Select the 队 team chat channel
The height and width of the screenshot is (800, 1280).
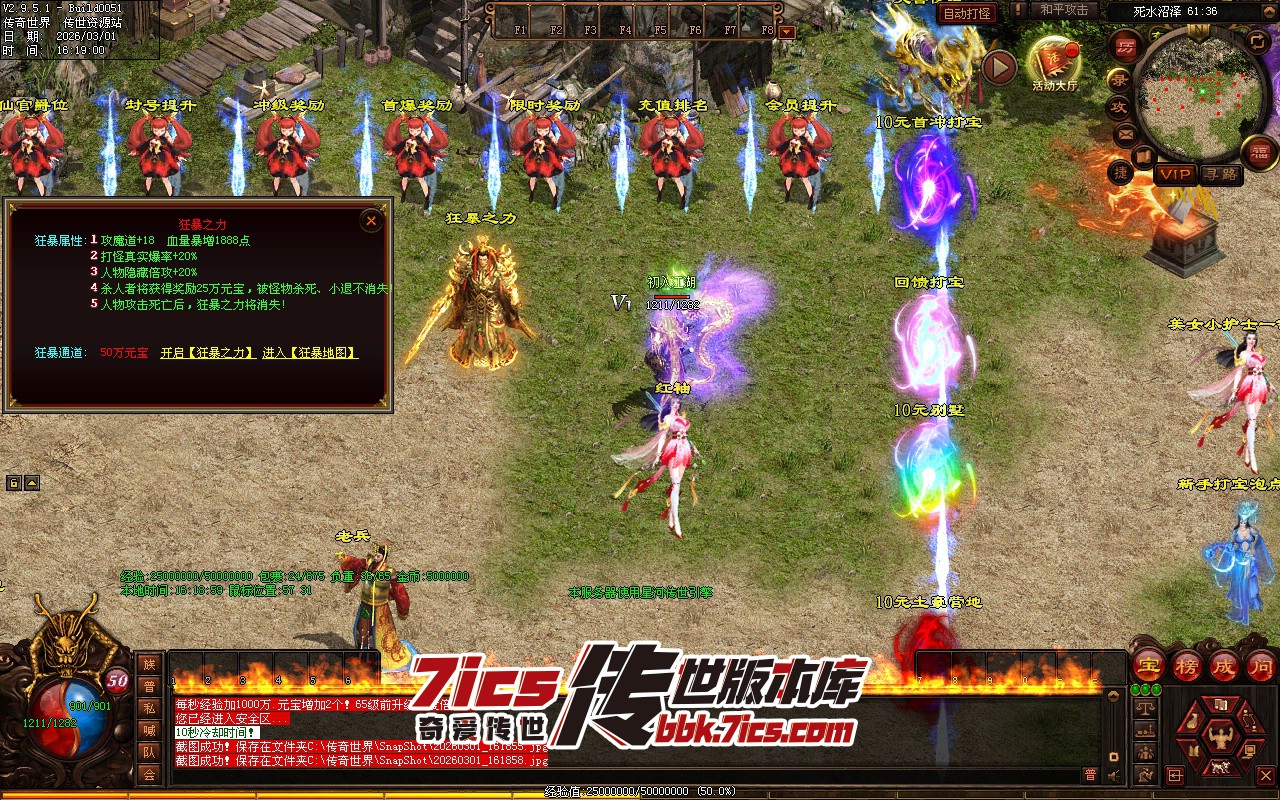pos(149,752)
